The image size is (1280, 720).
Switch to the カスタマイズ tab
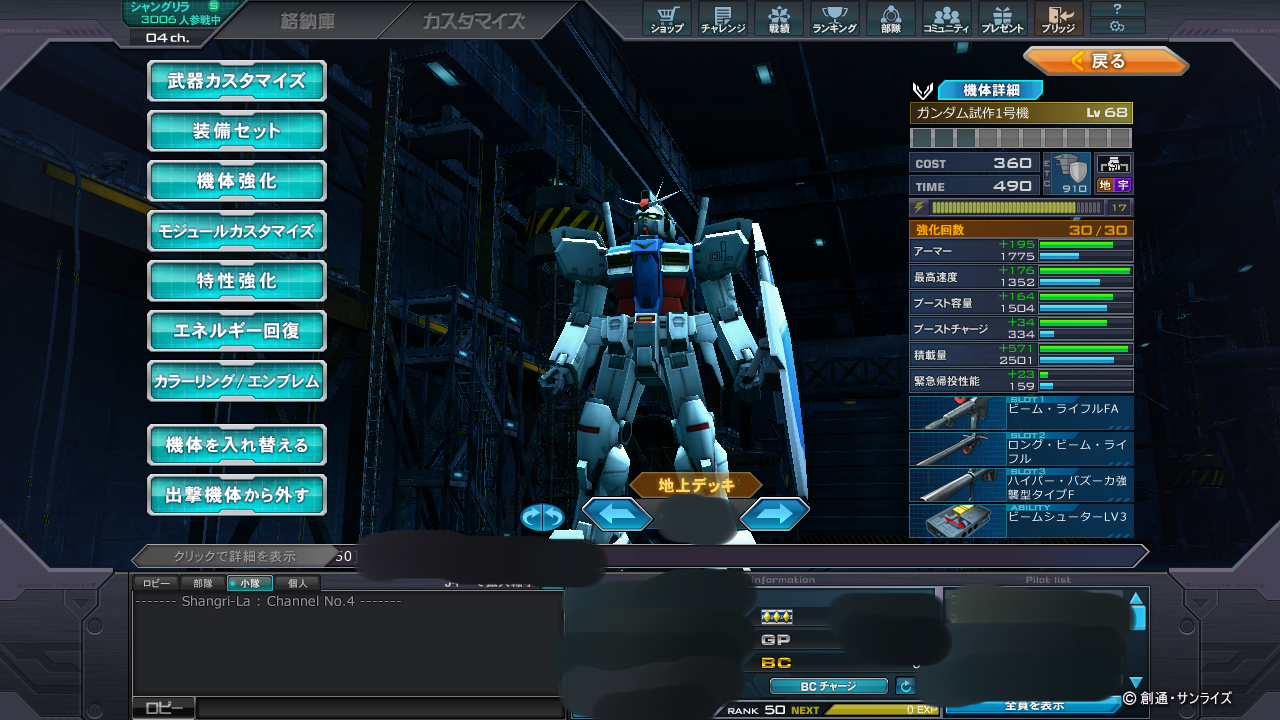coord(473,21)
